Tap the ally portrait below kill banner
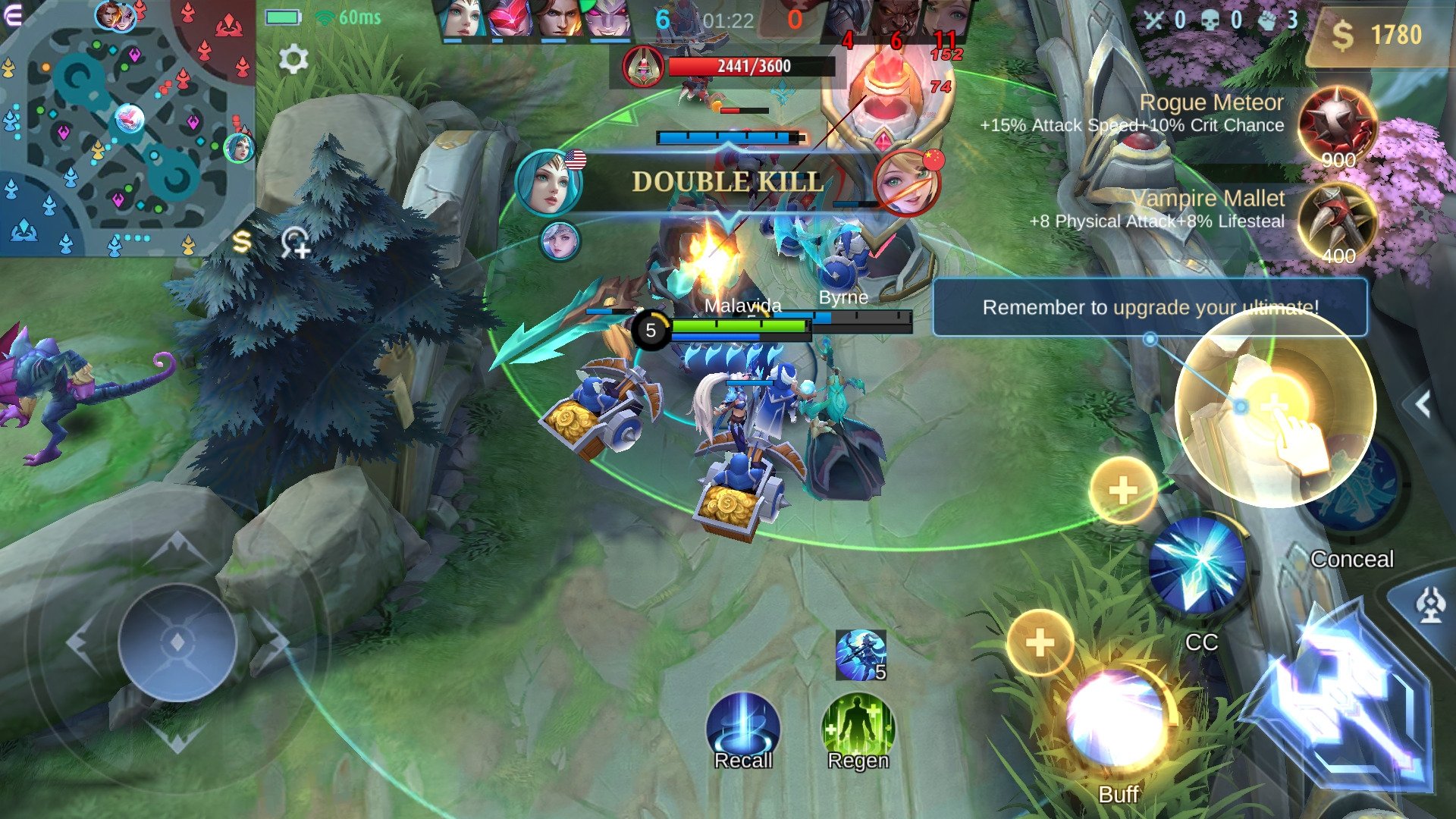 pos(560,241)
